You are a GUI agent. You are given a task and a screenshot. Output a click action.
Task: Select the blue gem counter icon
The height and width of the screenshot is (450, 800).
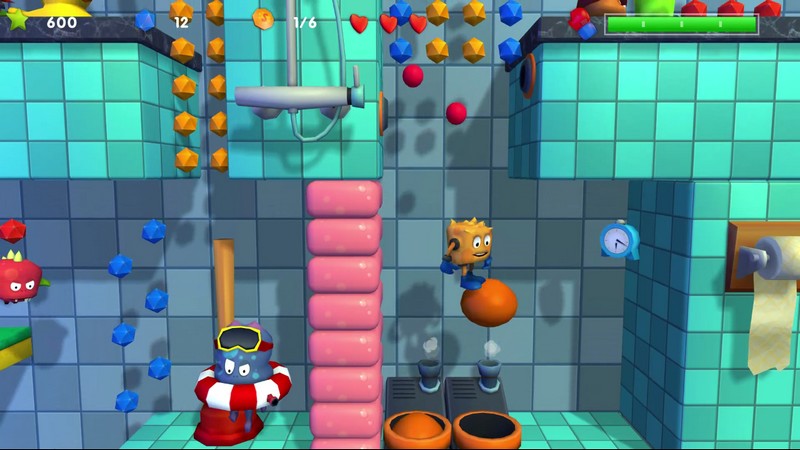(x=145, y=20)
